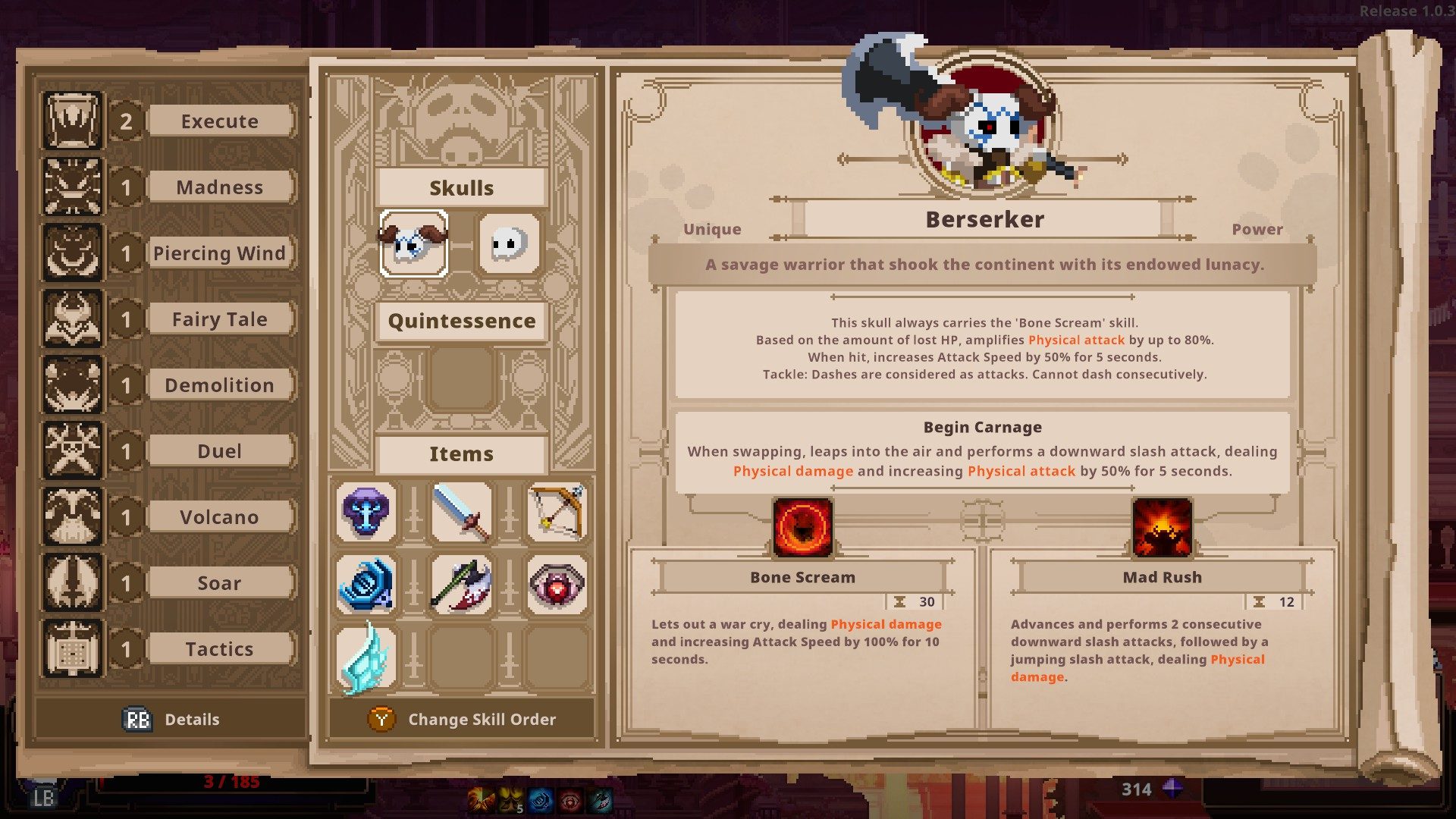Choose the bloody axe item
This screenshot has width=1456, height=819.
tap(461, 584)
